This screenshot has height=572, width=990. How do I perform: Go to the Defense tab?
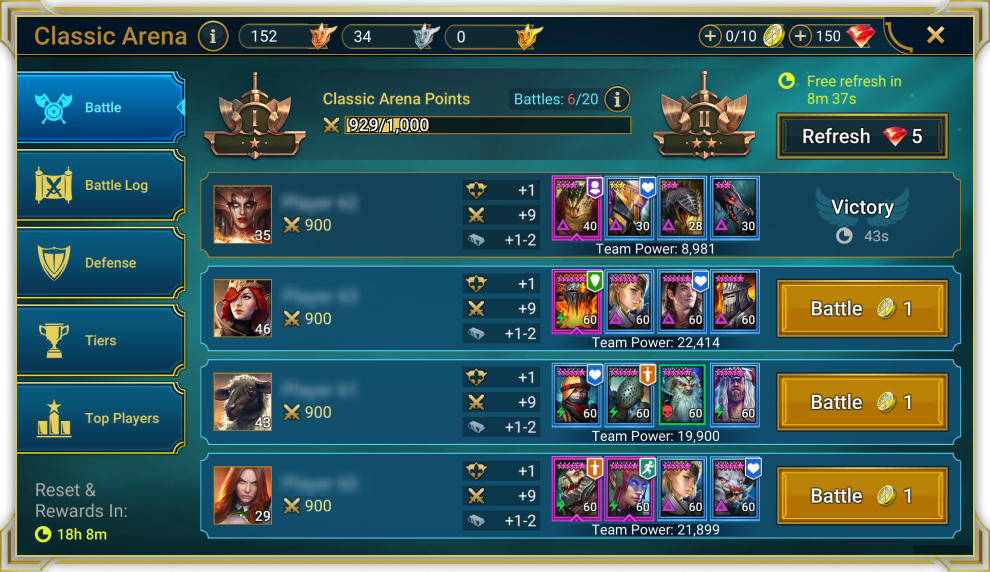[100, 263]
